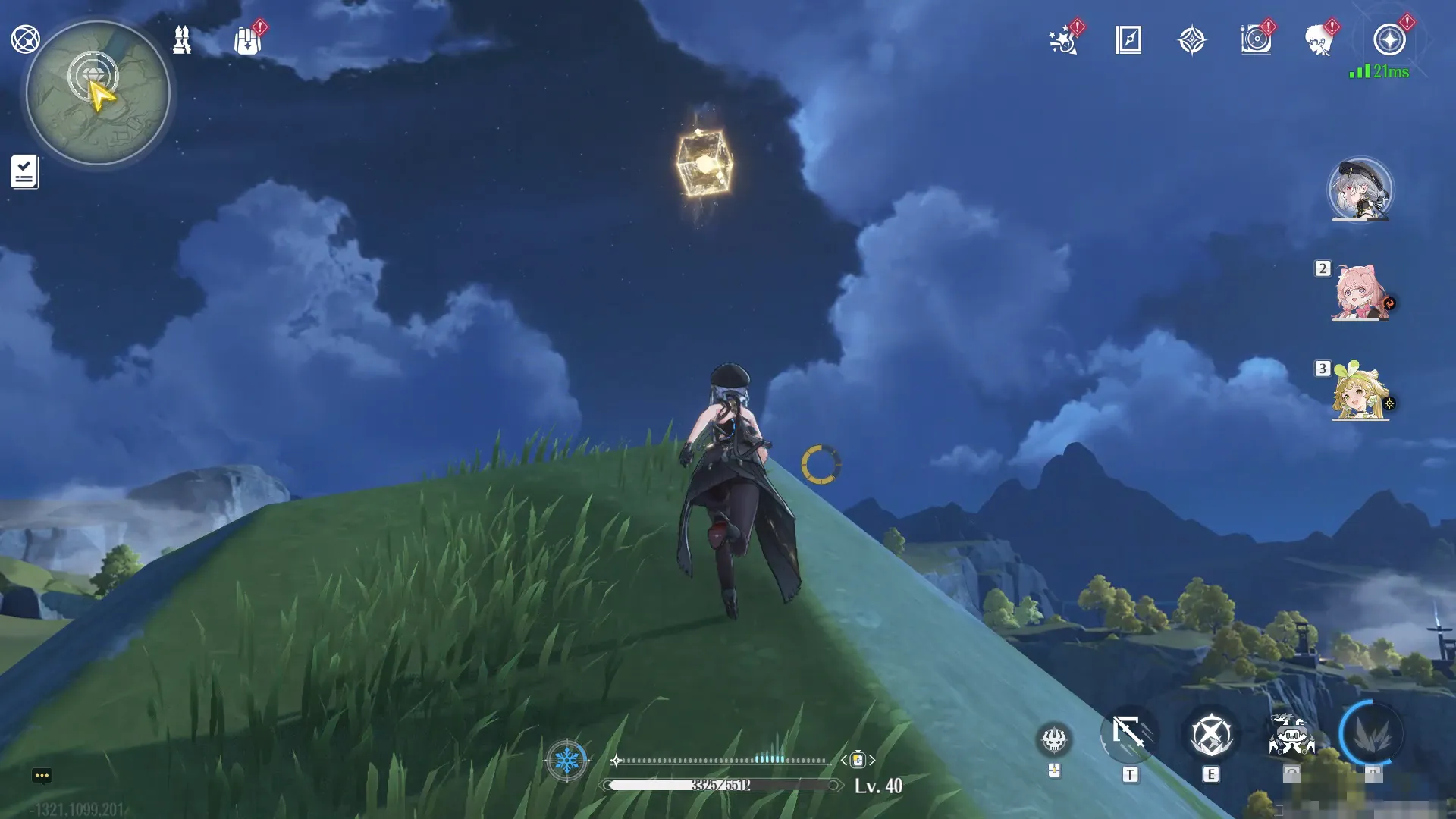
Task: Activate the crossed-circle resonance skill
Action: click(x=1210, y=735)
